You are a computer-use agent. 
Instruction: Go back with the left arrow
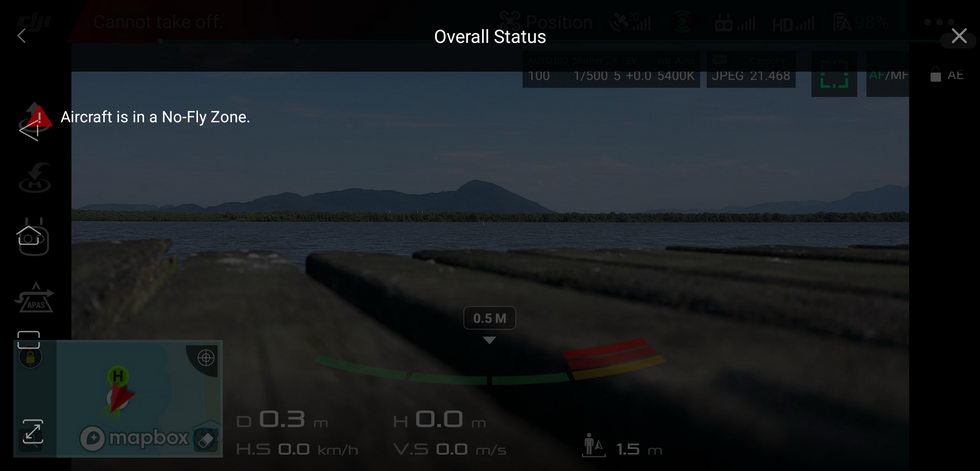pos(22,37)
